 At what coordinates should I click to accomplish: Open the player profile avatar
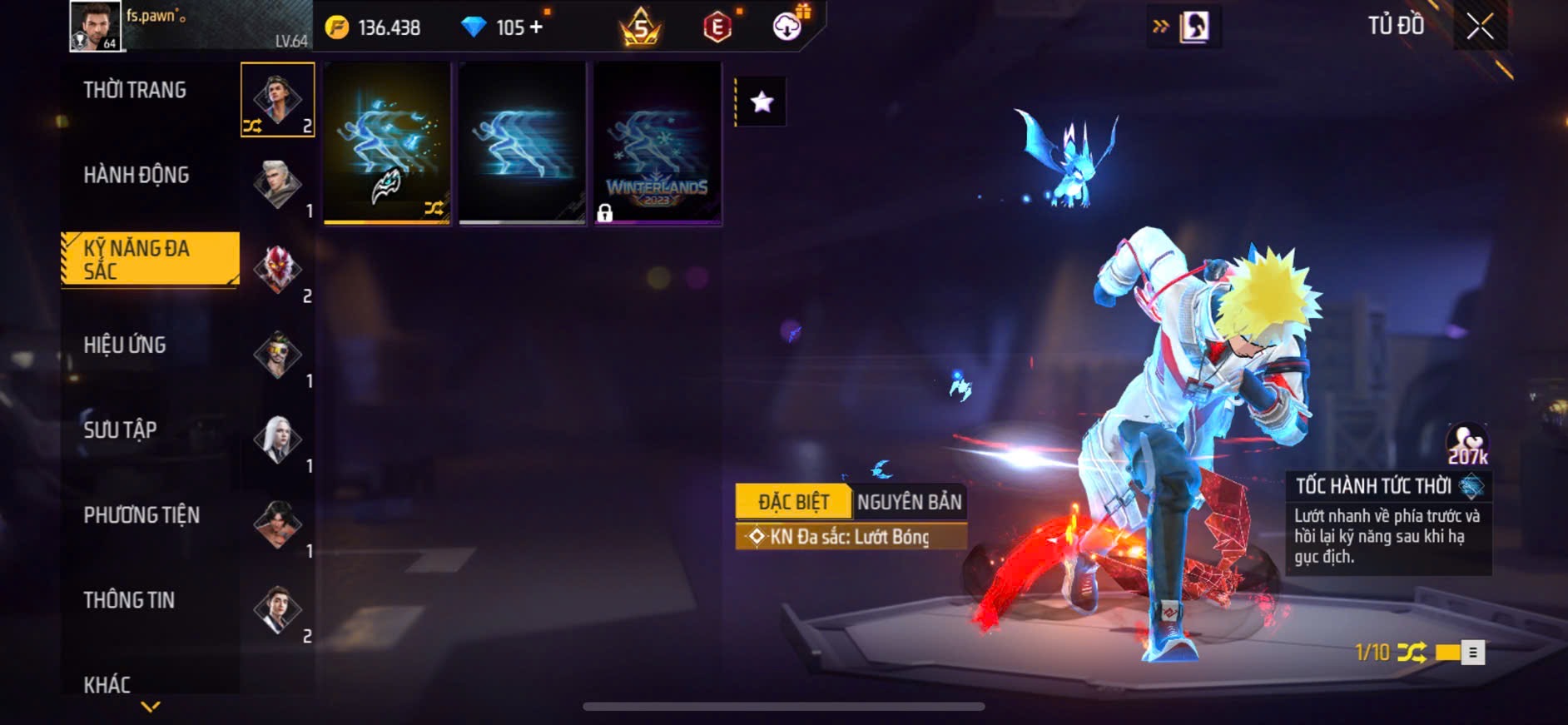pos(95,26)
